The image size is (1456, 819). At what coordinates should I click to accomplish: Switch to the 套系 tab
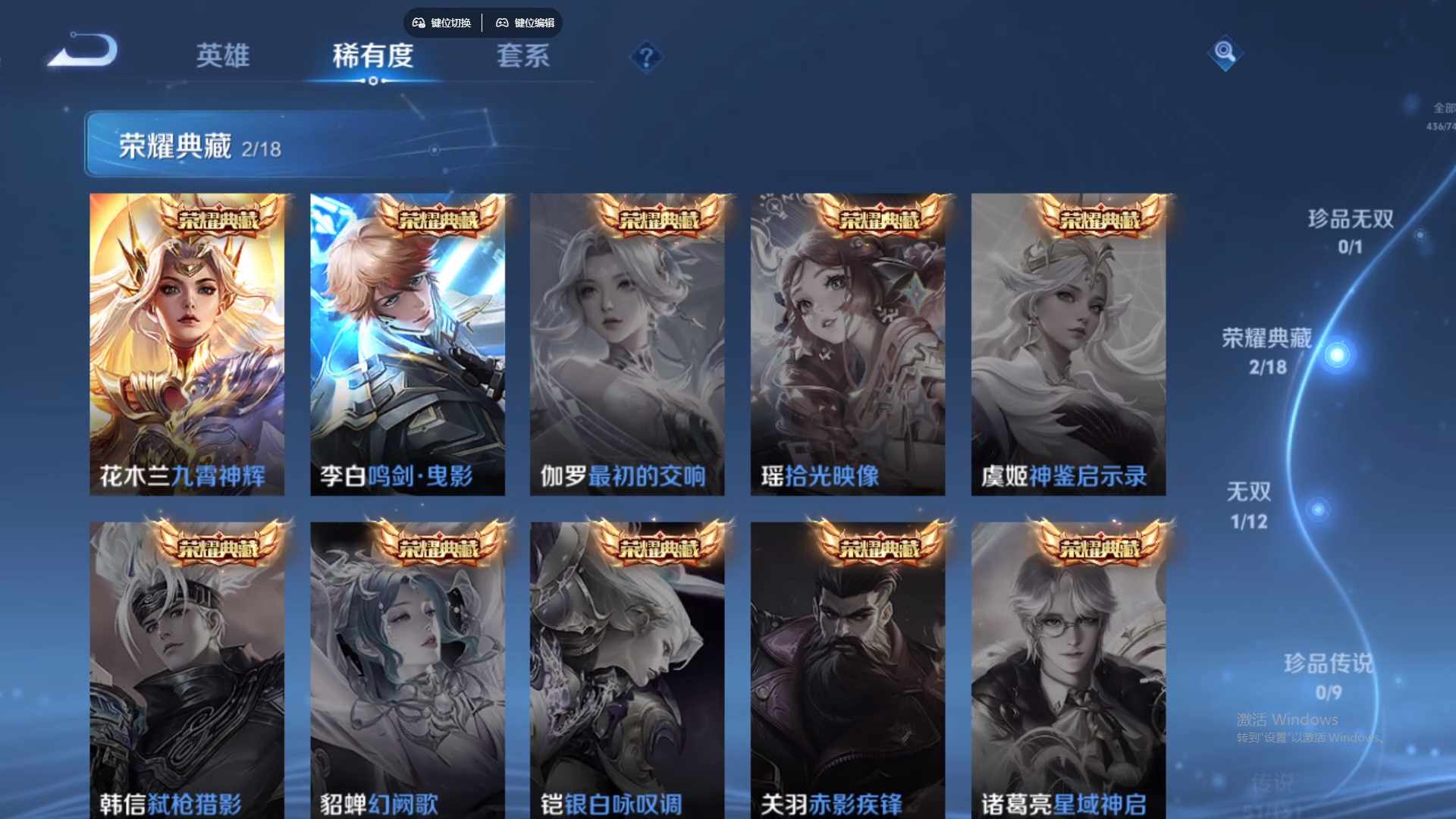[x=523, y=57]
